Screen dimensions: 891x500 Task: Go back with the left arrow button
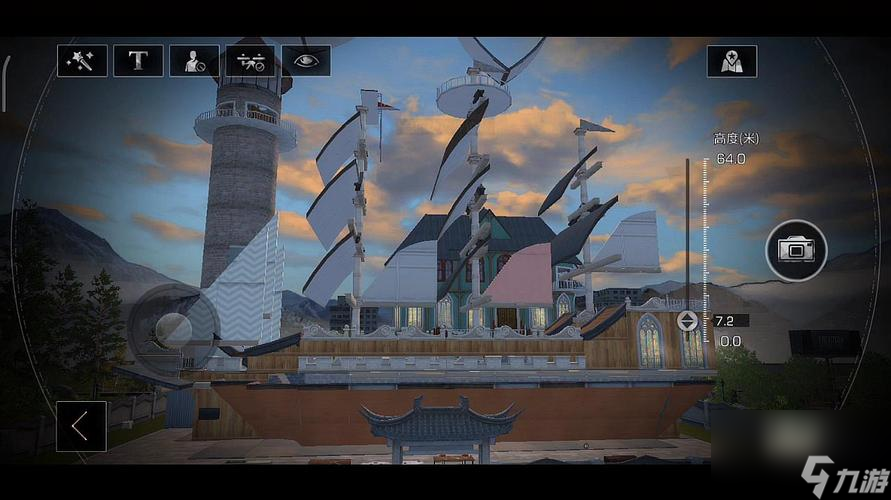click(81, 426)
